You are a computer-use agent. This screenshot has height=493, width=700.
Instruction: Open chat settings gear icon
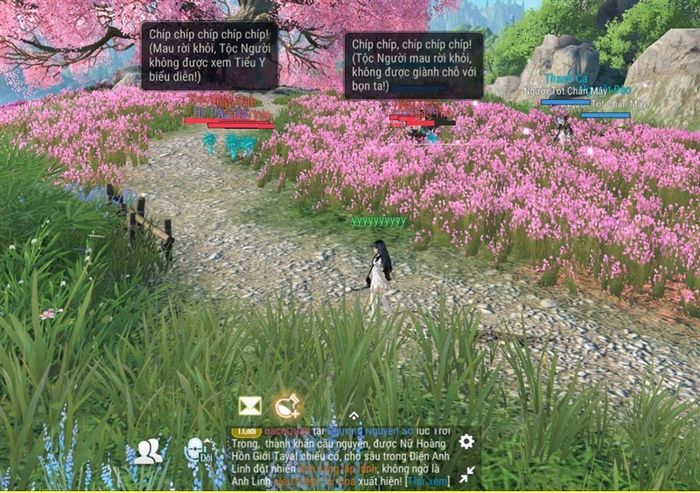(466, 441)
